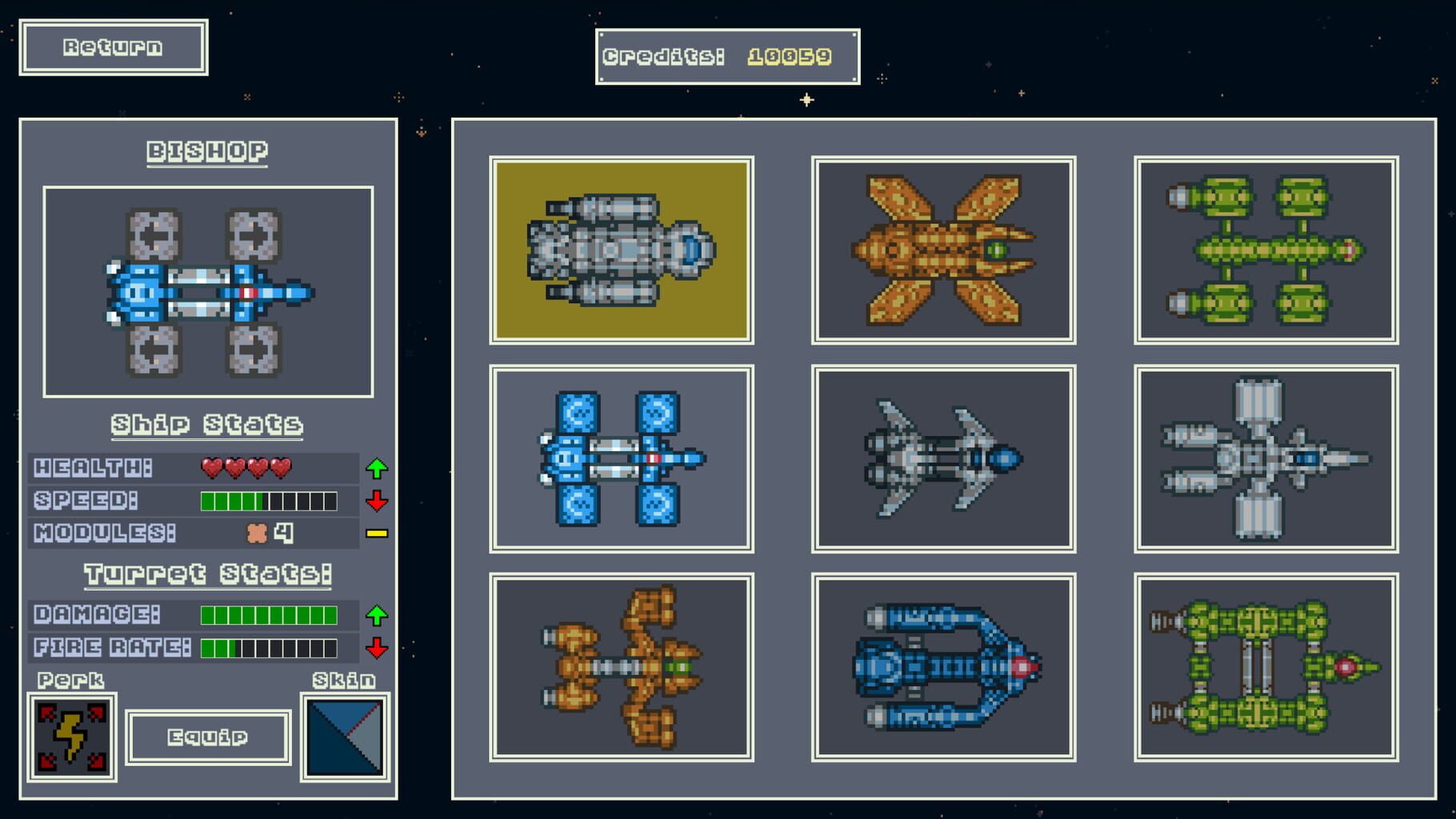Click the lightning Perk icon
This screenshot has height=819, width=1456.
click(72, 737)
